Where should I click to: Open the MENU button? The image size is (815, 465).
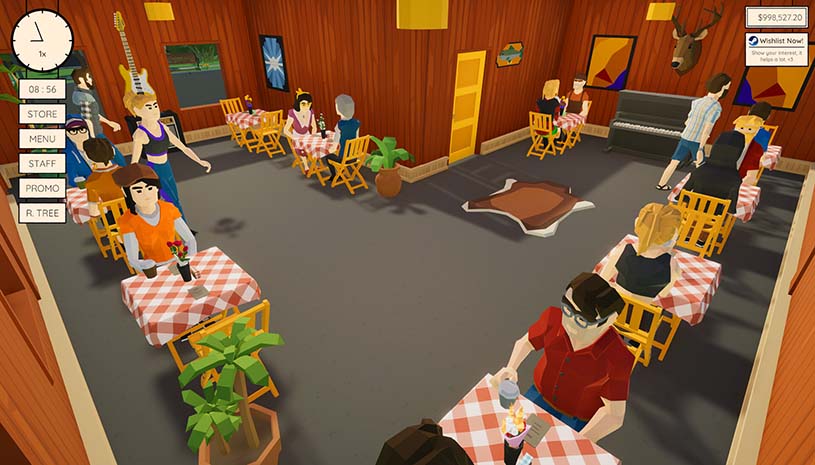[42, 138]
